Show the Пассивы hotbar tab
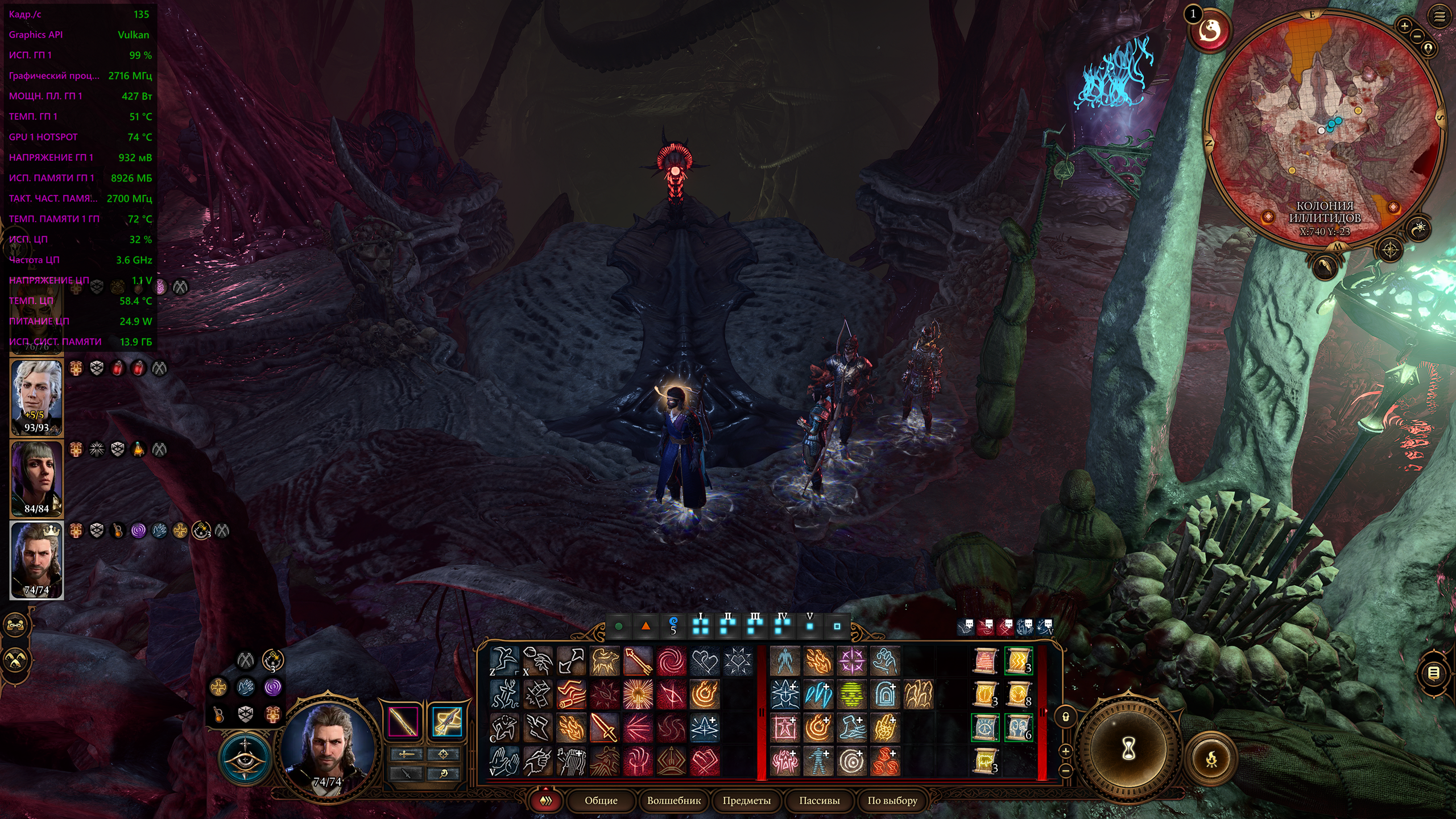The image size is (1456, 819). (x=819, y=800)
